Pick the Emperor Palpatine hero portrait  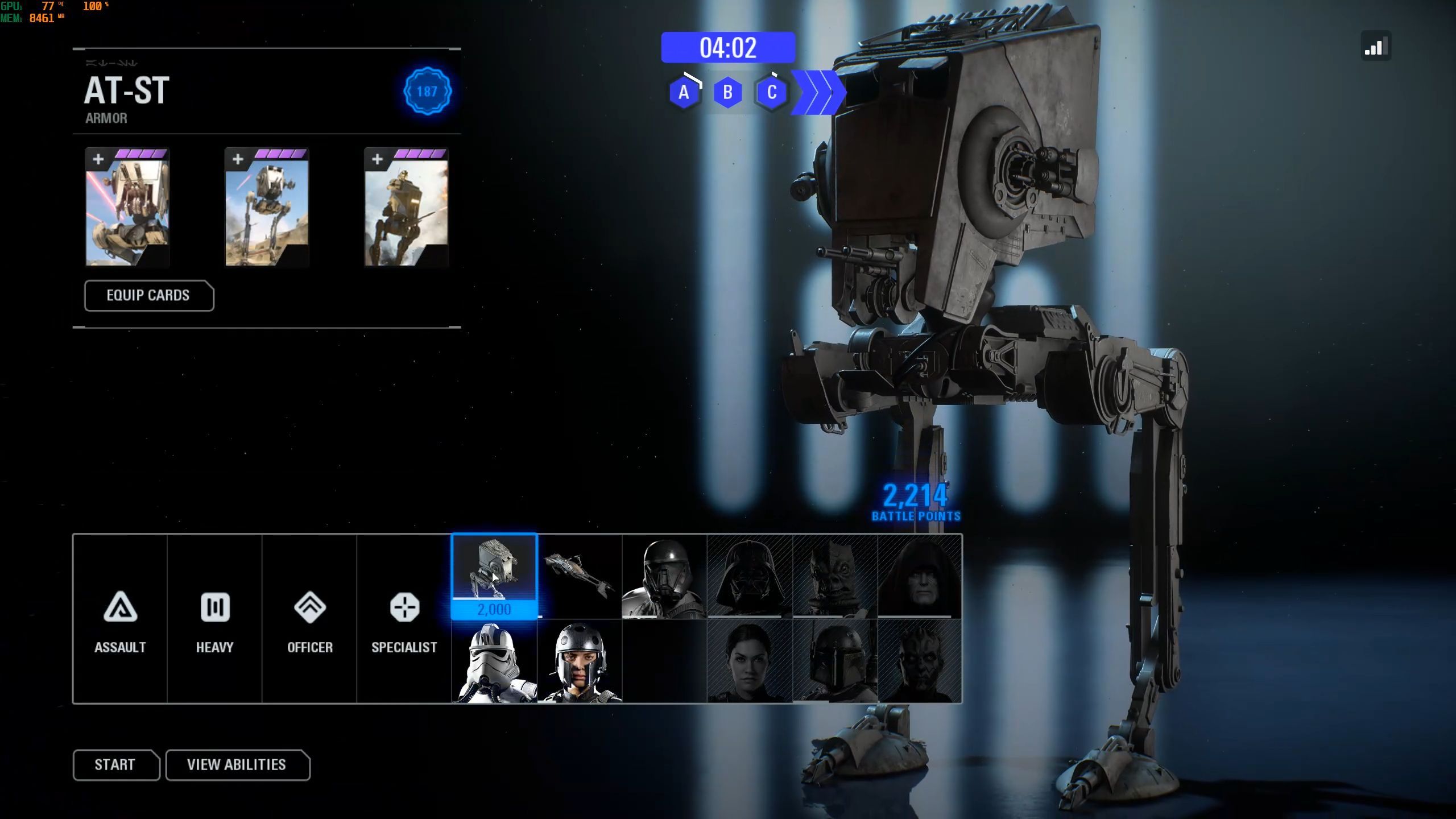(920, 576)
